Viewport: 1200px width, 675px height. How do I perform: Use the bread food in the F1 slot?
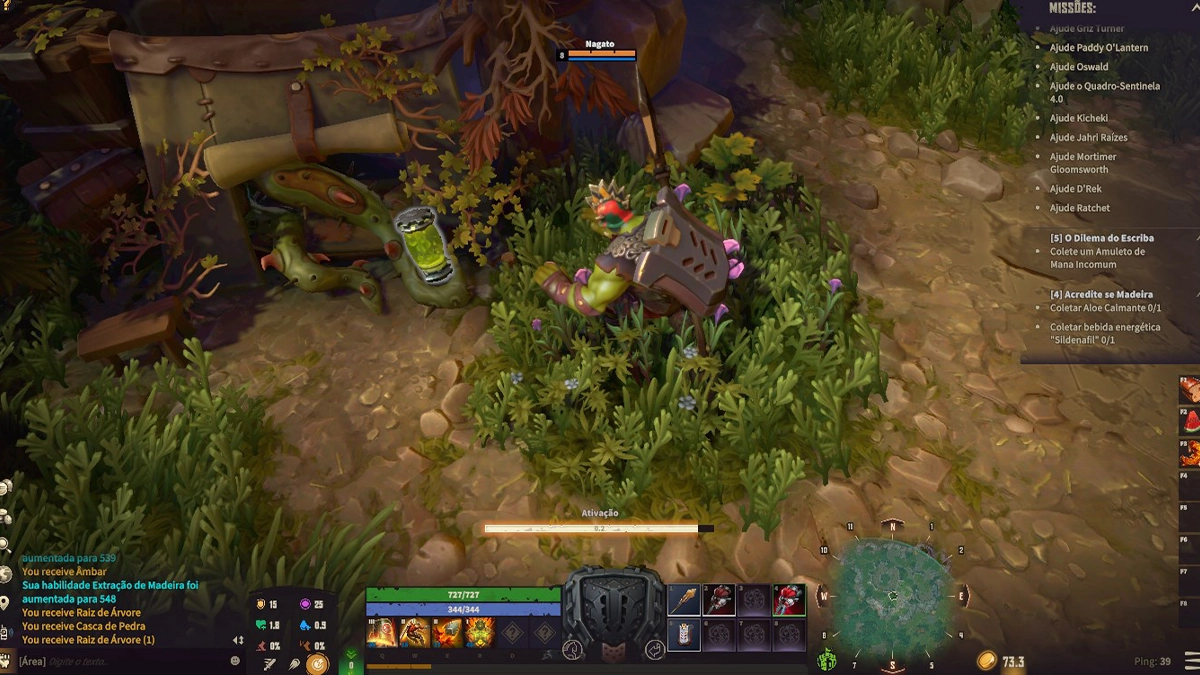(1190, 389)
